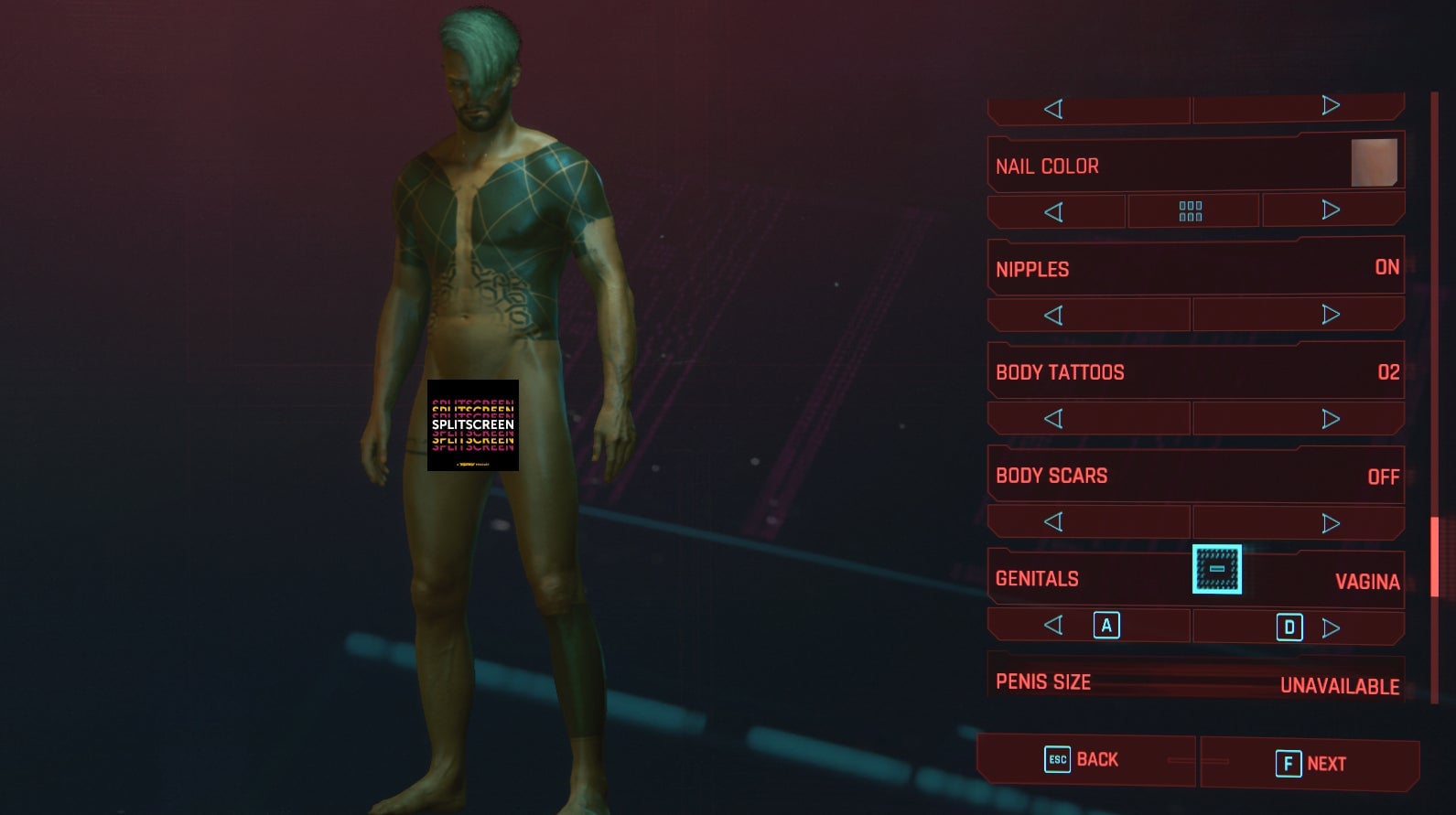Proceed with the NEXT button

(x=1310, y=764)
